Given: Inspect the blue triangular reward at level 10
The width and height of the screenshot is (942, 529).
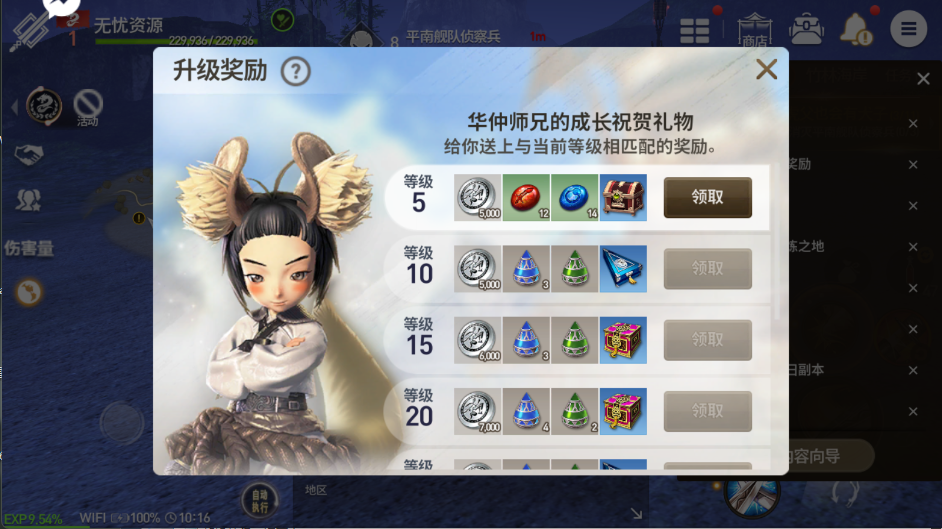Looking at the screenshot, I should [623, 269].
